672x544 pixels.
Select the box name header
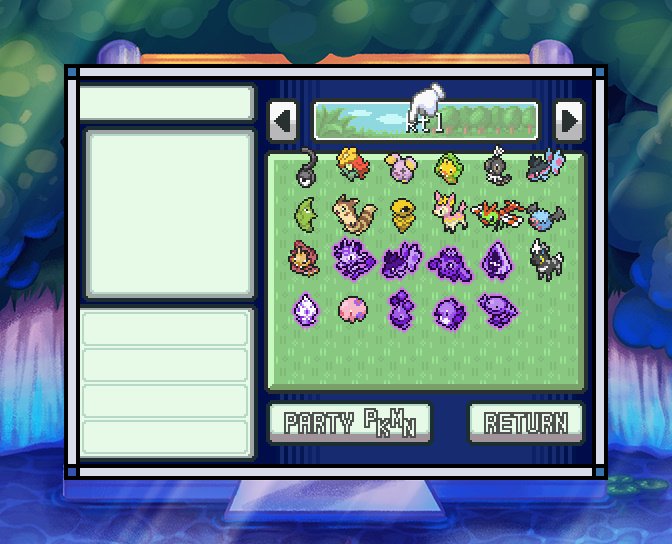(x=426, y=121)
